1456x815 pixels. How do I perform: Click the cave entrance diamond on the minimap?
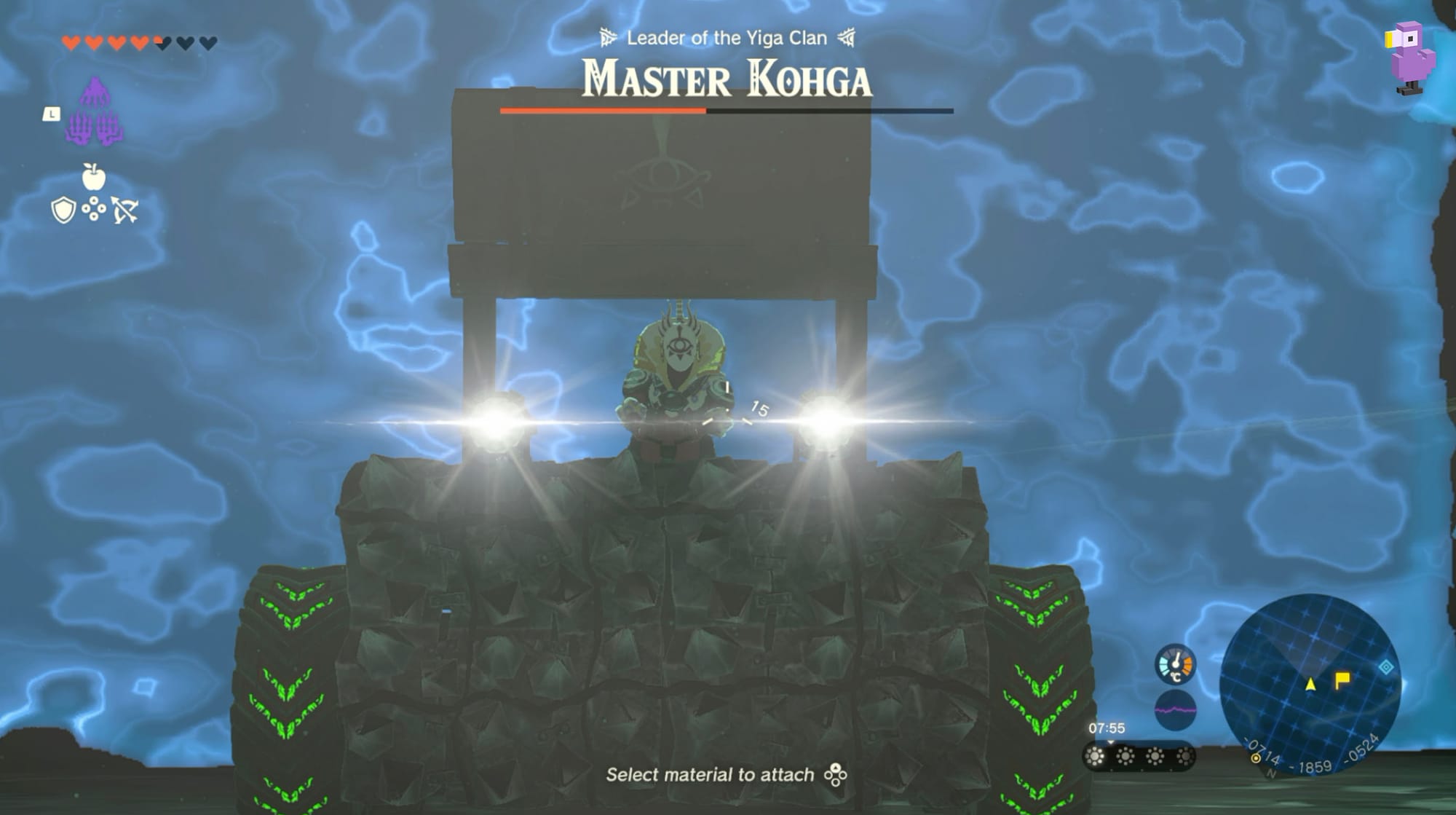coord(1385,666)
